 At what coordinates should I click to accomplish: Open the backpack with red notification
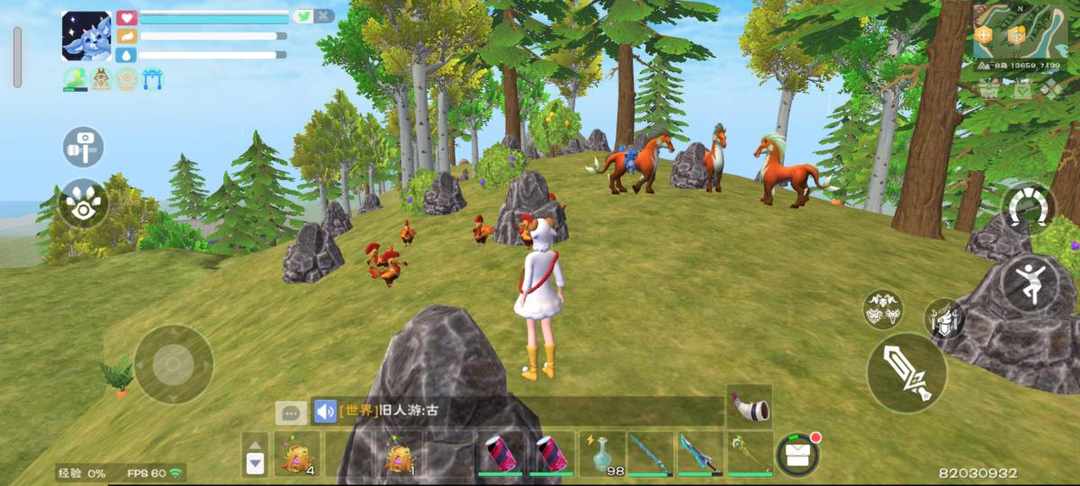tap(797, 454)
